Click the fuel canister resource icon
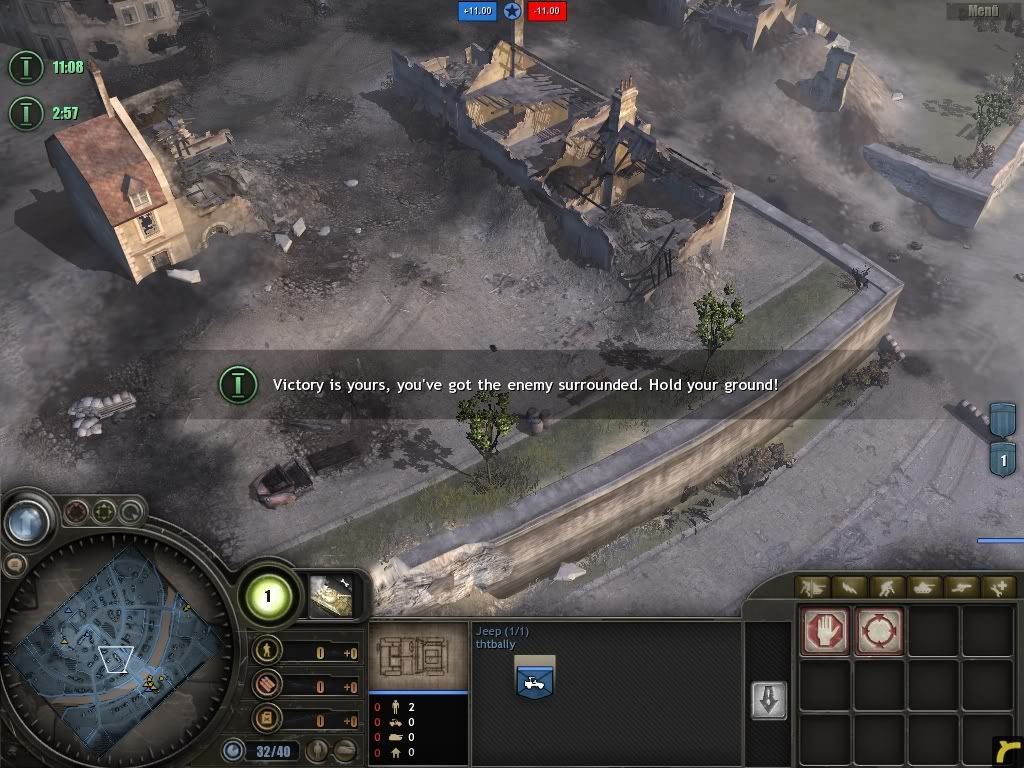Viewport: 1024px width, 768px height. pos(266,719)
